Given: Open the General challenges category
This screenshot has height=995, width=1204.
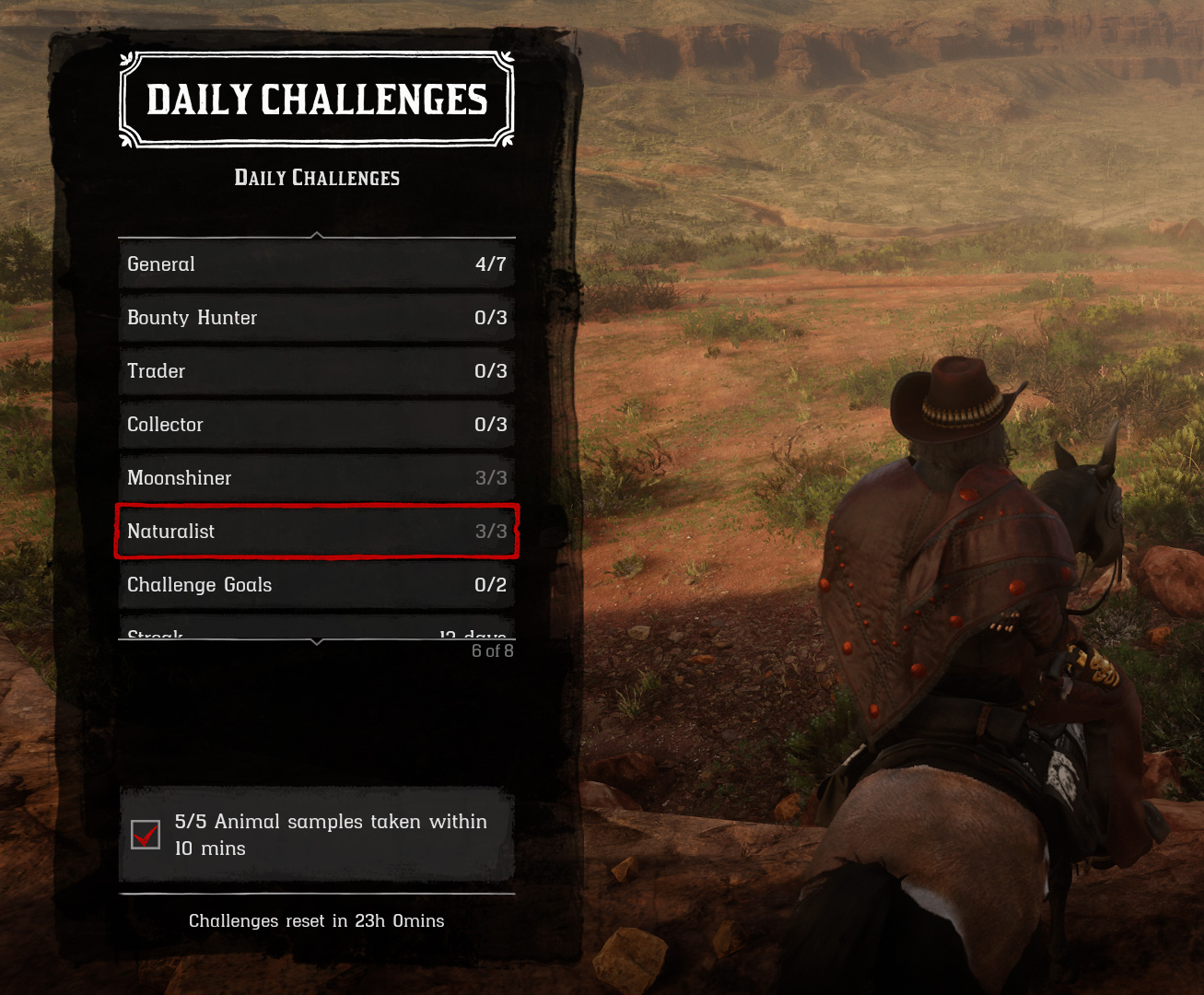Looking at the screenshot, I should pyautogui.click(x=316, y=264).
